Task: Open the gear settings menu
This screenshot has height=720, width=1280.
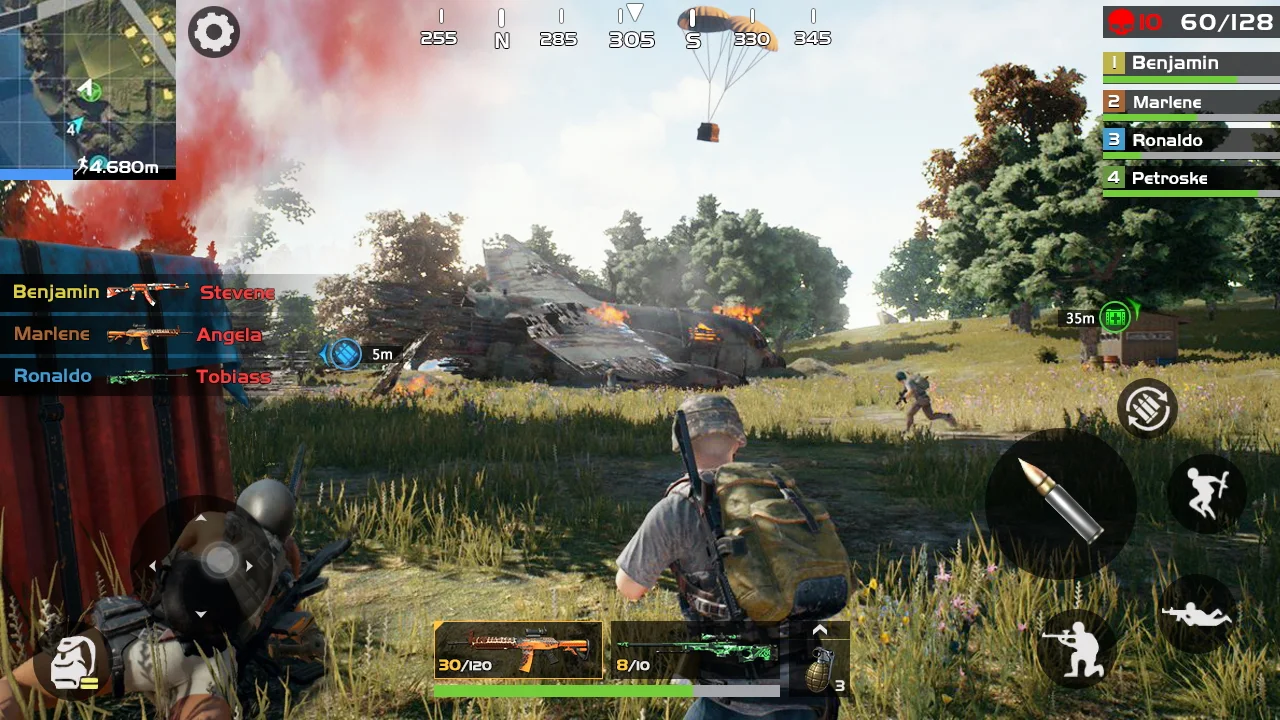Action: pyautogui.click(x=214, y=32)
